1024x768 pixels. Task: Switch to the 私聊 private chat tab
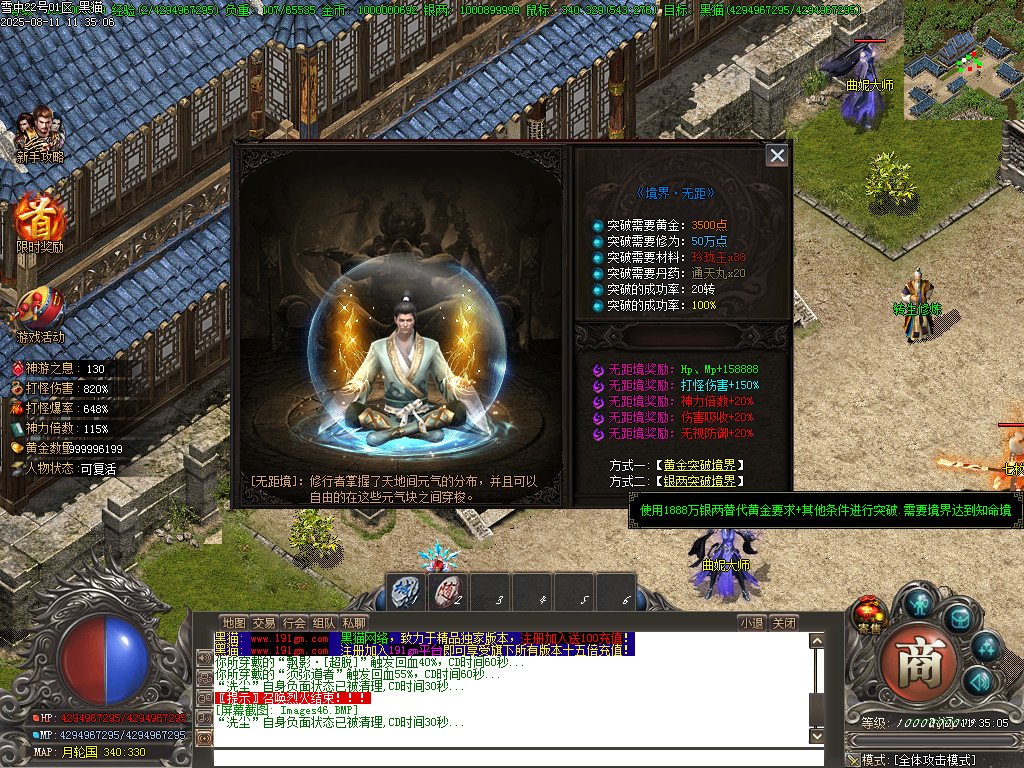pyautogui.click(x=353, y=622)
